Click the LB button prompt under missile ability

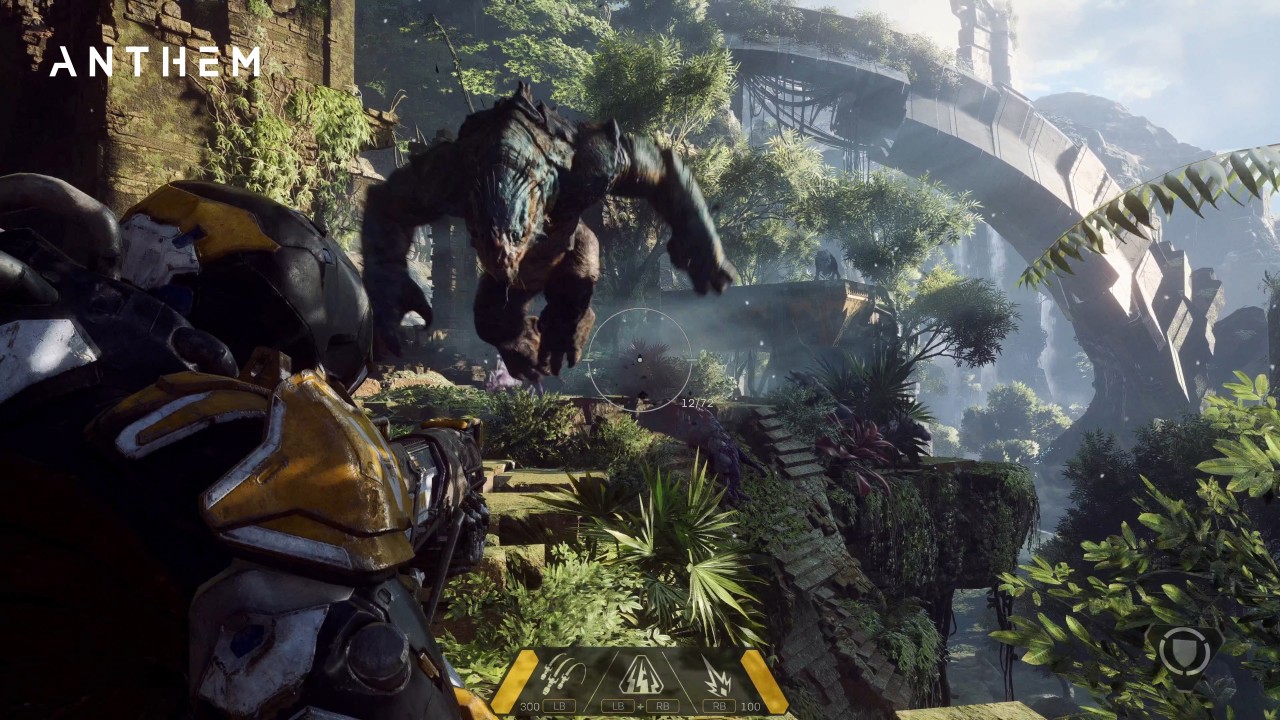click(559, 705)
